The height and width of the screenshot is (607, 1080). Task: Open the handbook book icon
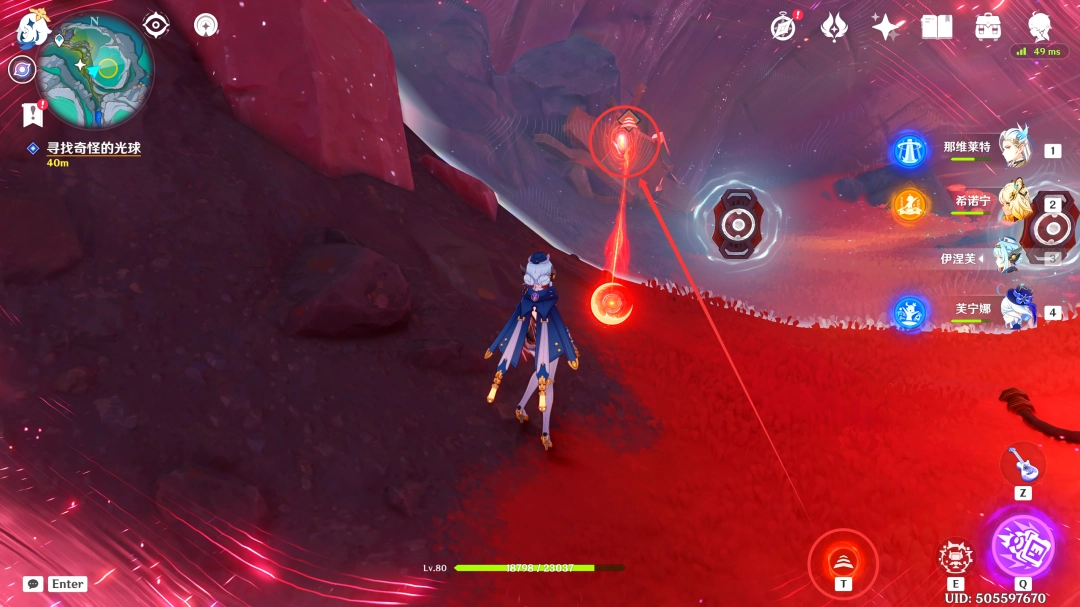937,27
